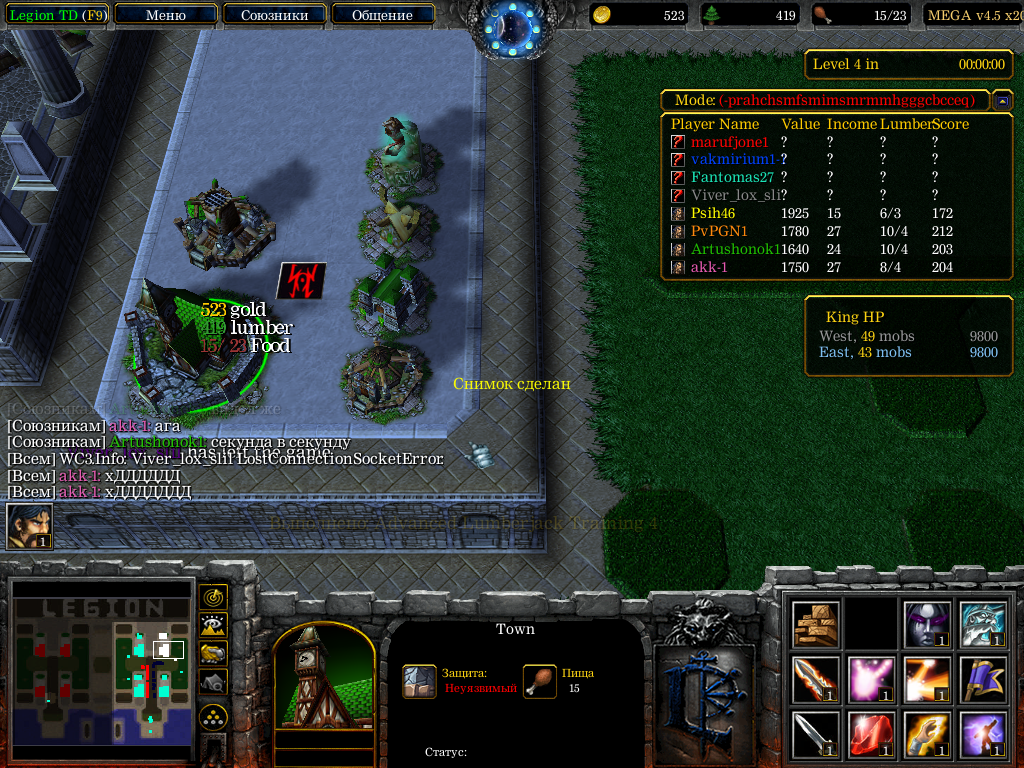Activate the flaming sword upgrade
1024x768 pixels.
tap(816, 679)
